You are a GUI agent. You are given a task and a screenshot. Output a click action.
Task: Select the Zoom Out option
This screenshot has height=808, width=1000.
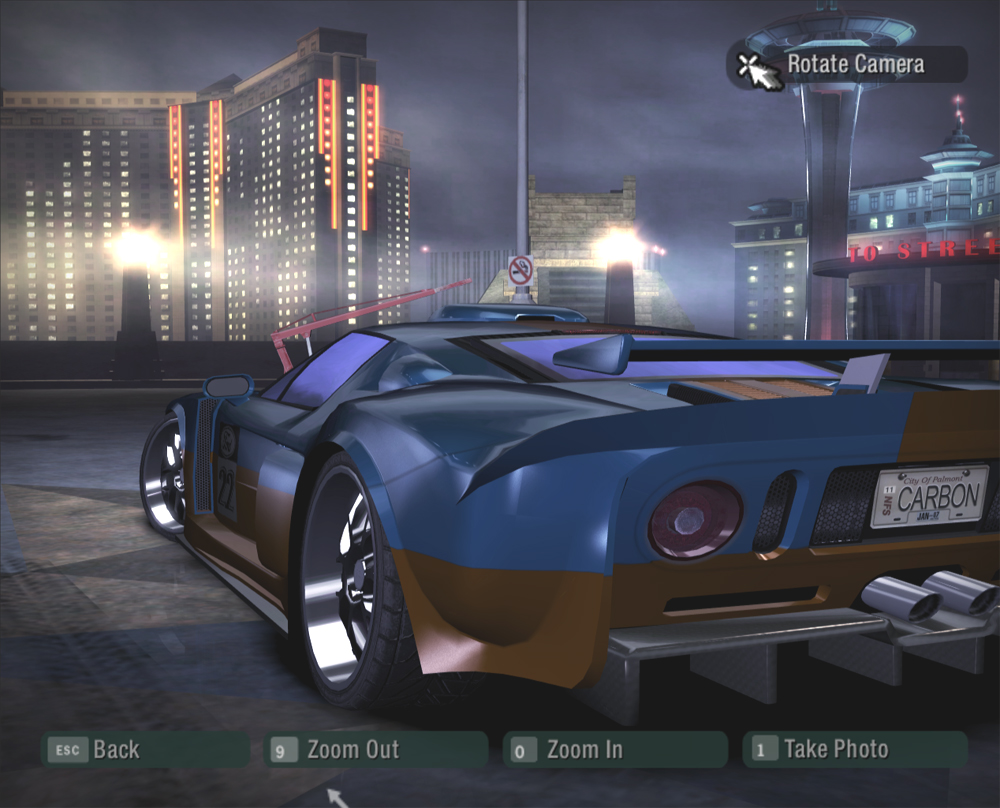[x=375, y=749]
